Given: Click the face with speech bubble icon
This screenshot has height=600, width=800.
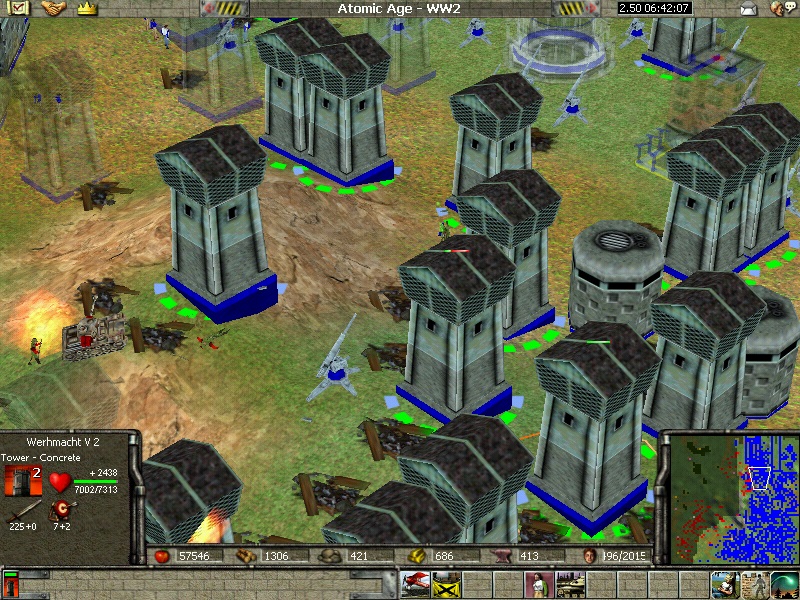Looking at the screenshot, I should tap(780, 9).
